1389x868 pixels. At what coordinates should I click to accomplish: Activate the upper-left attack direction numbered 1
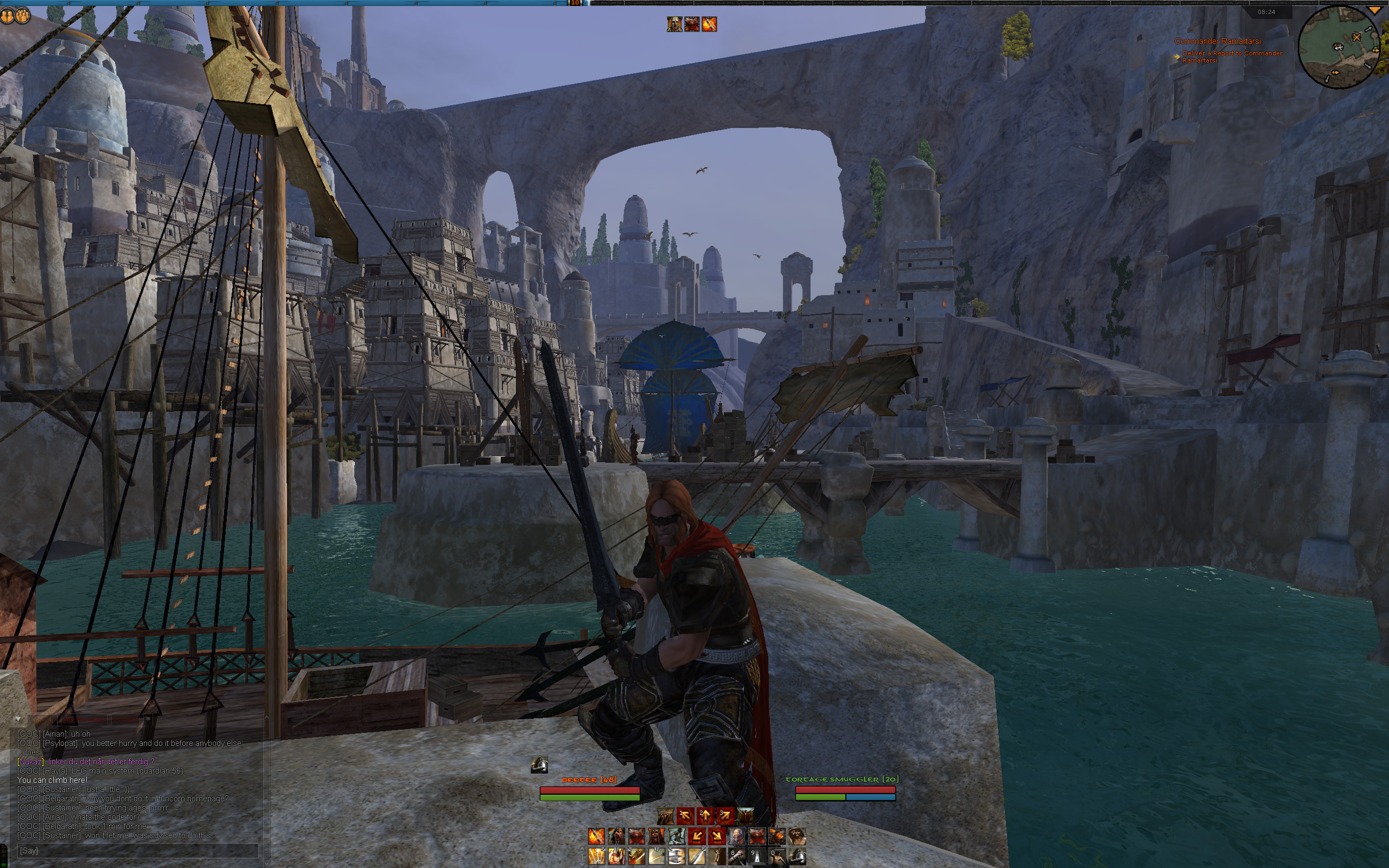click(x=685, y=815)
